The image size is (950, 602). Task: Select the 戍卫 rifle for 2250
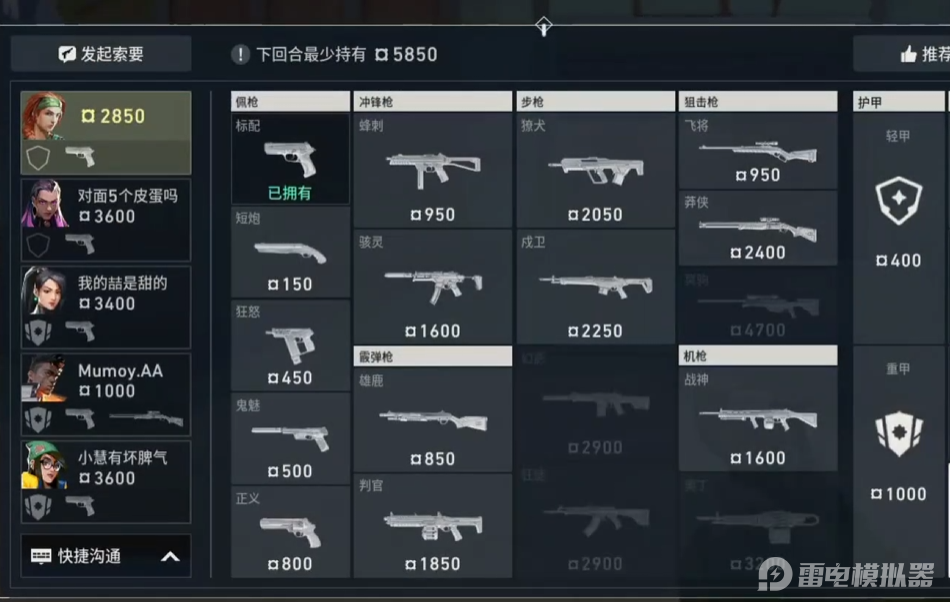click(x=595, y=288)
